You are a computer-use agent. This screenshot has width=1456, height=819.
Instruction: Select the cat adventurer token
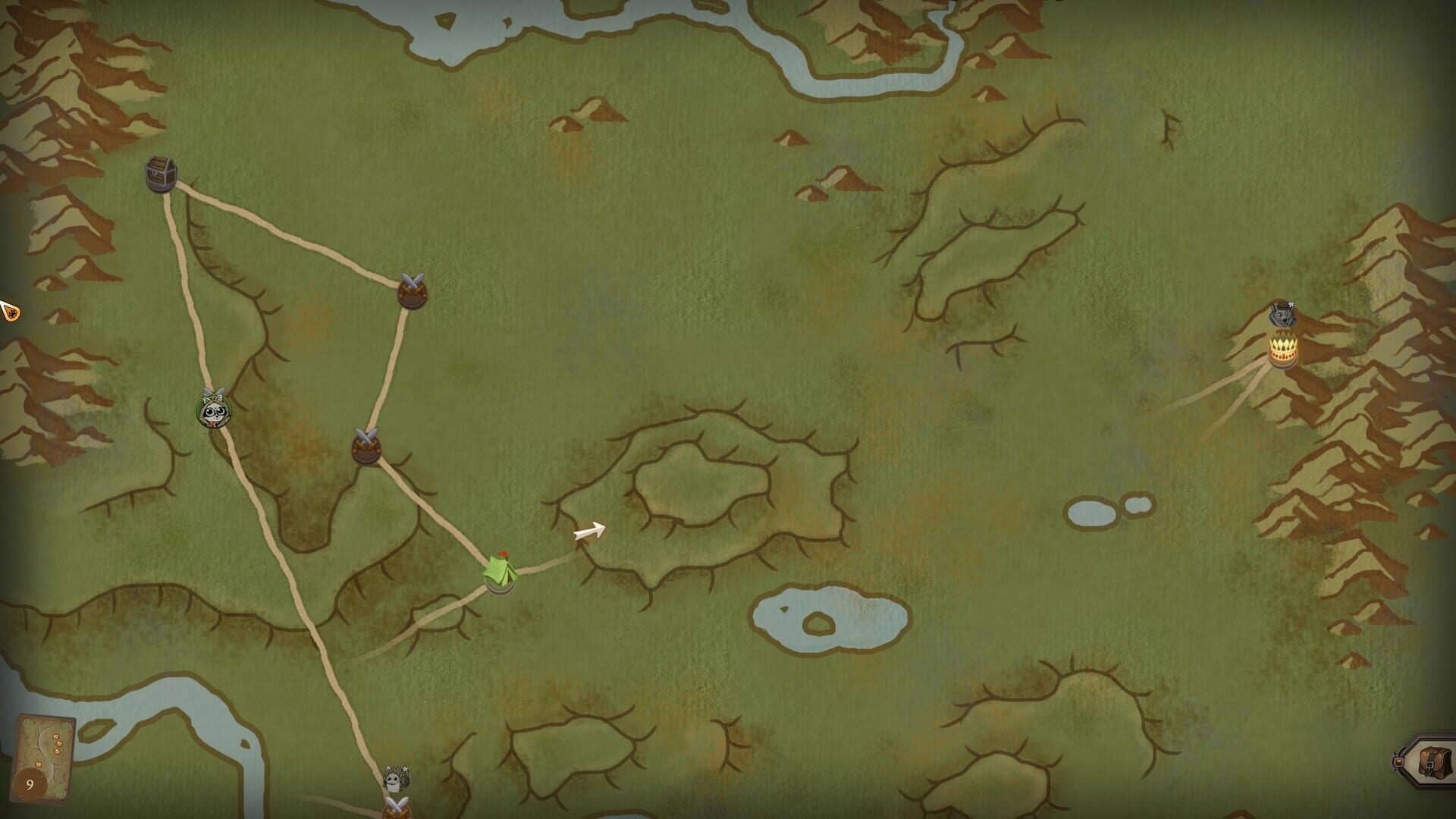click(x=213, y=413)
